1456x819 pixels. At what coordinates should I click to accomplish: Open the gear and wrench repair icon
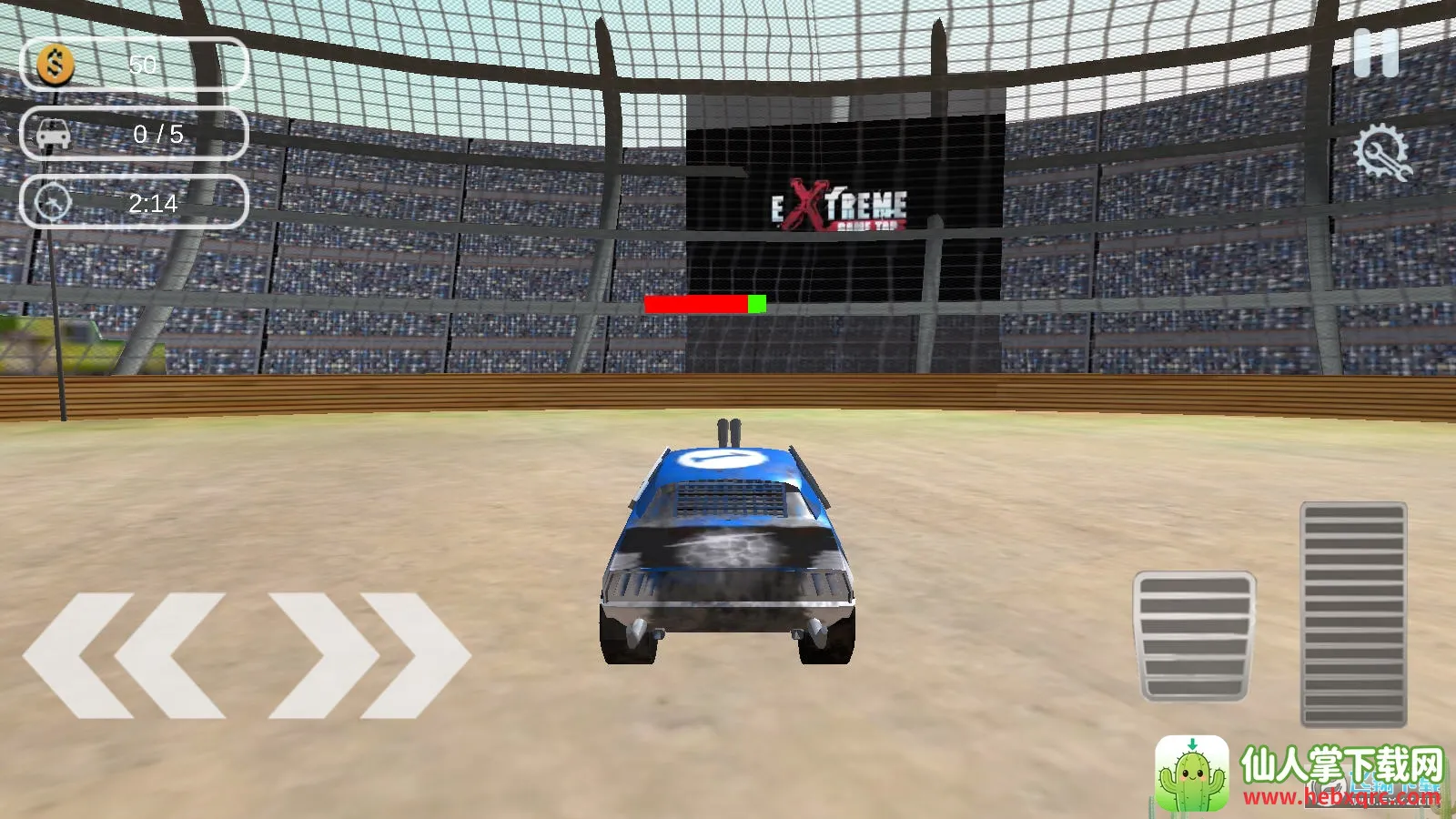[1380, 153]
